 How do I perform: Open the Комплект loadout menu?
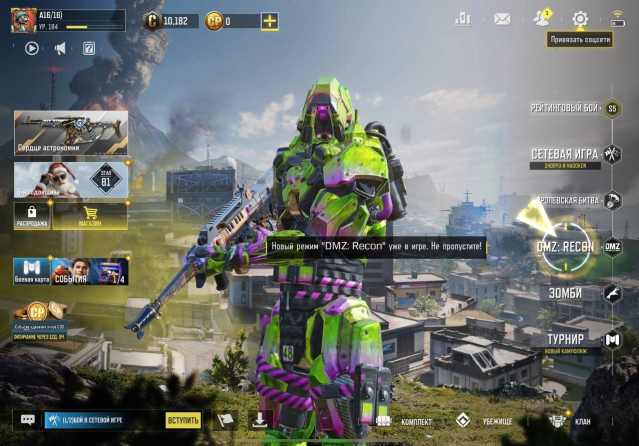[404, 421]
